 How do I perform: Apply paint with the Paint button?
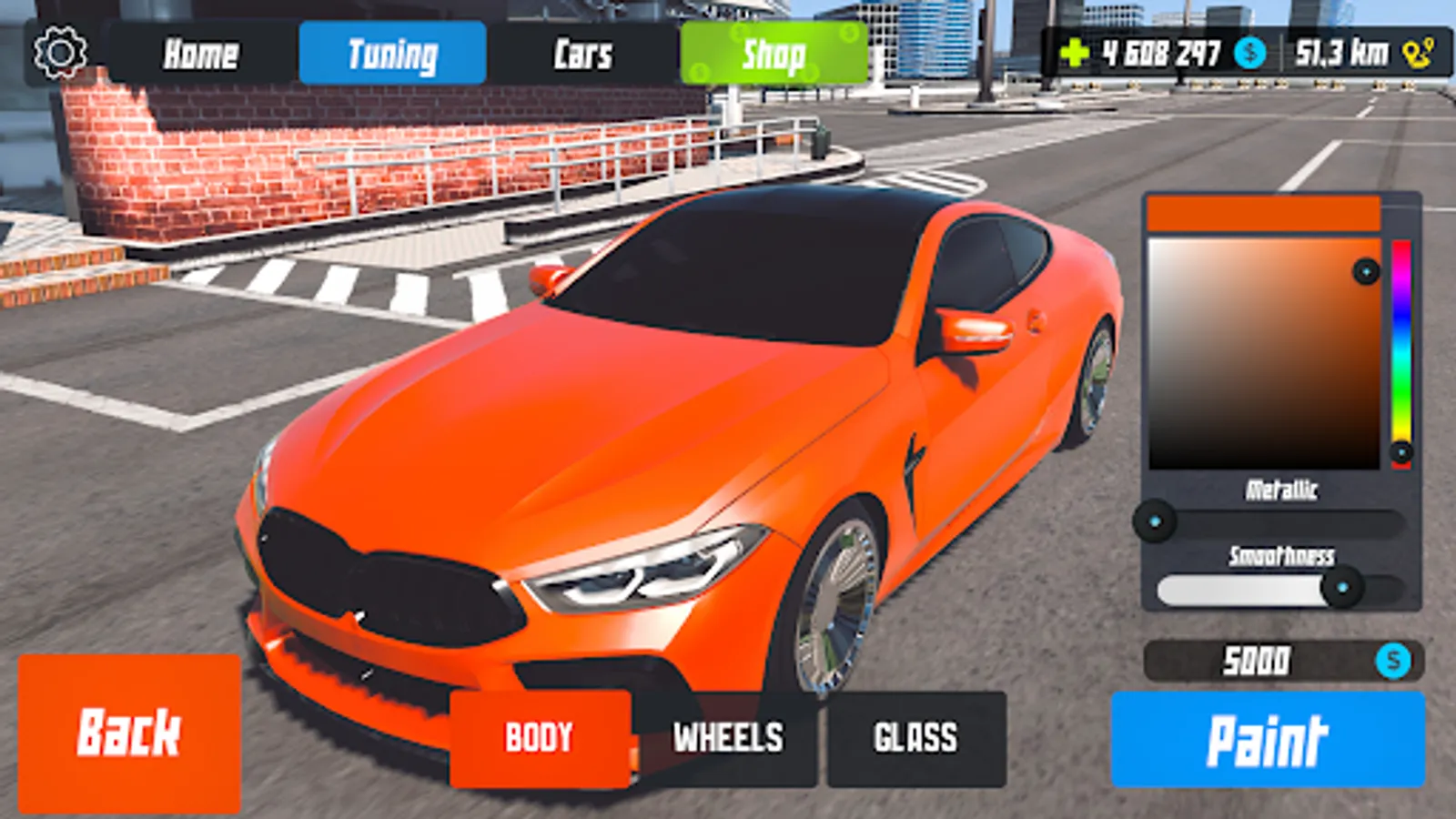coord(1269,737)
